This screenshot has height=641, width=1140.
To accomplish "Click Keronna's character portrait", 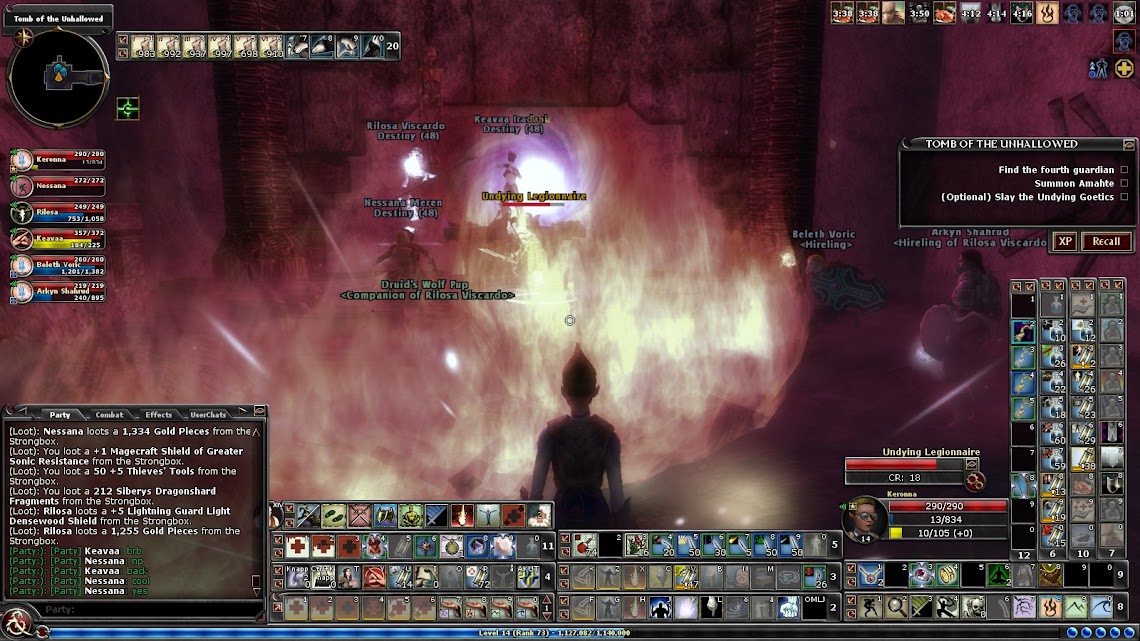I will tap(863, 517).
